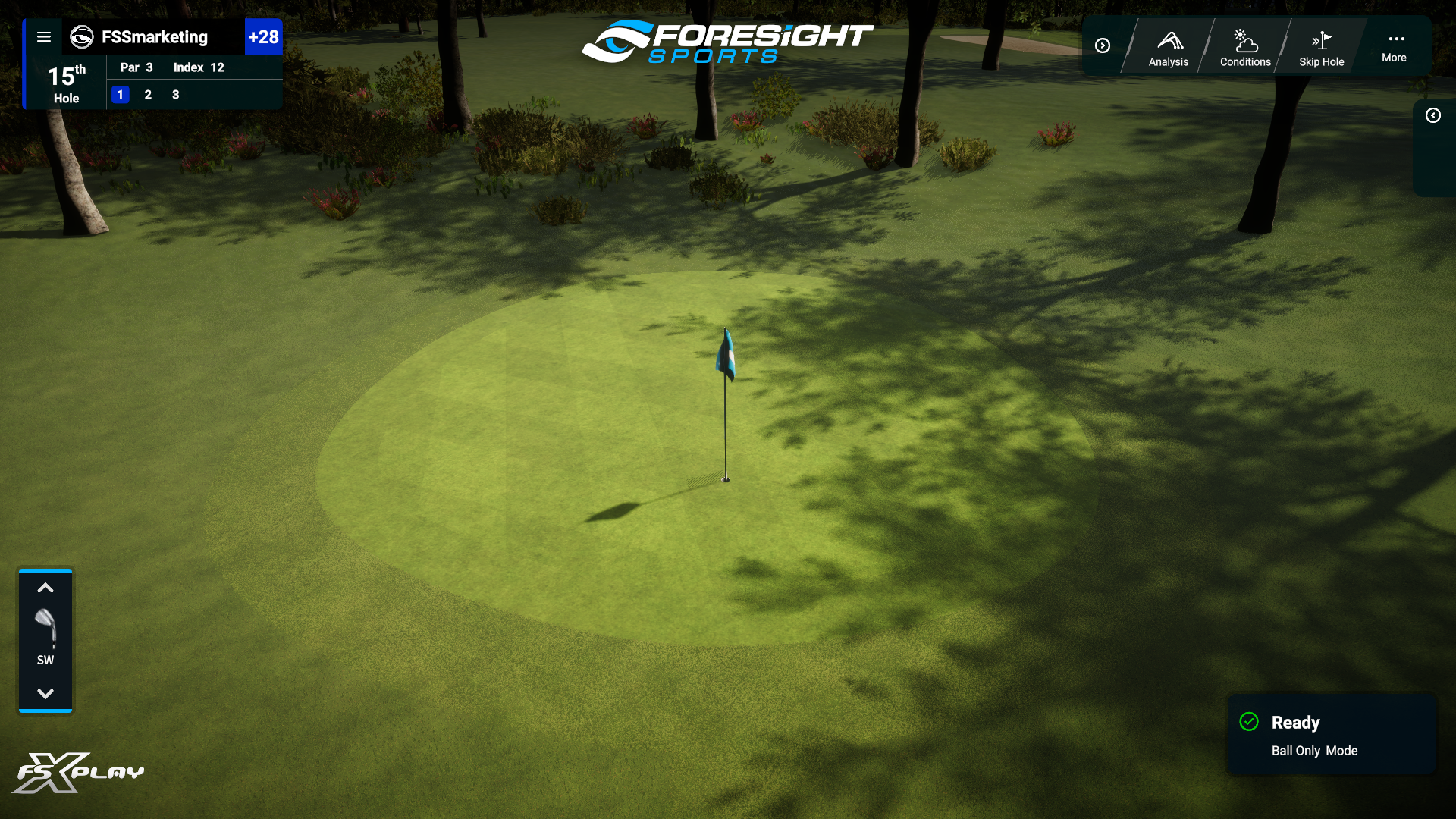Image resolution: width=1456 pixels, height=819 pixels.
Task: Select shot indicator 3
Action: tap(175, 95)
